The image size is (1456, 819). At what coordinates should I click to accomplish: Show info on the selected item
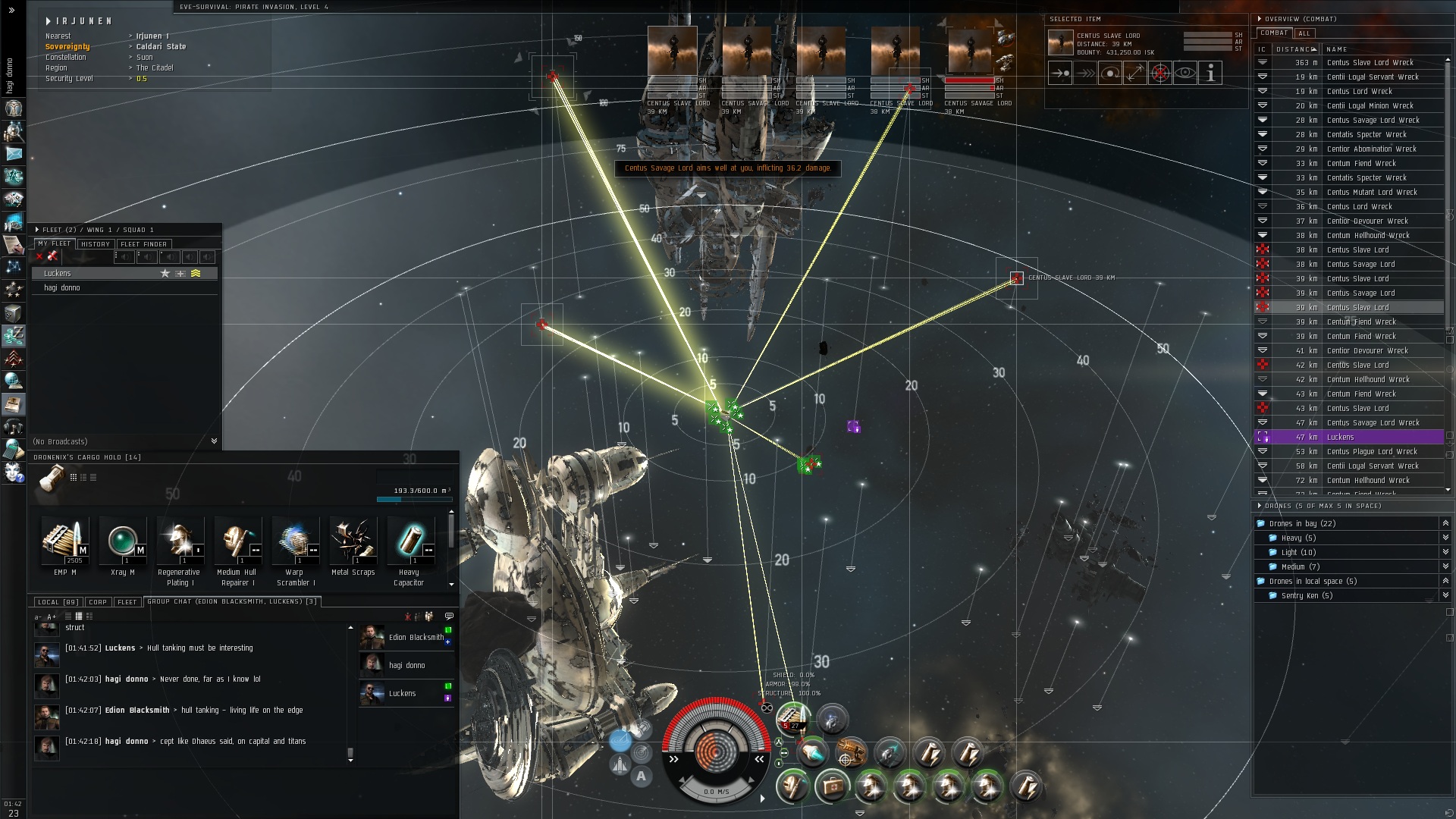tap(1210, 74)
